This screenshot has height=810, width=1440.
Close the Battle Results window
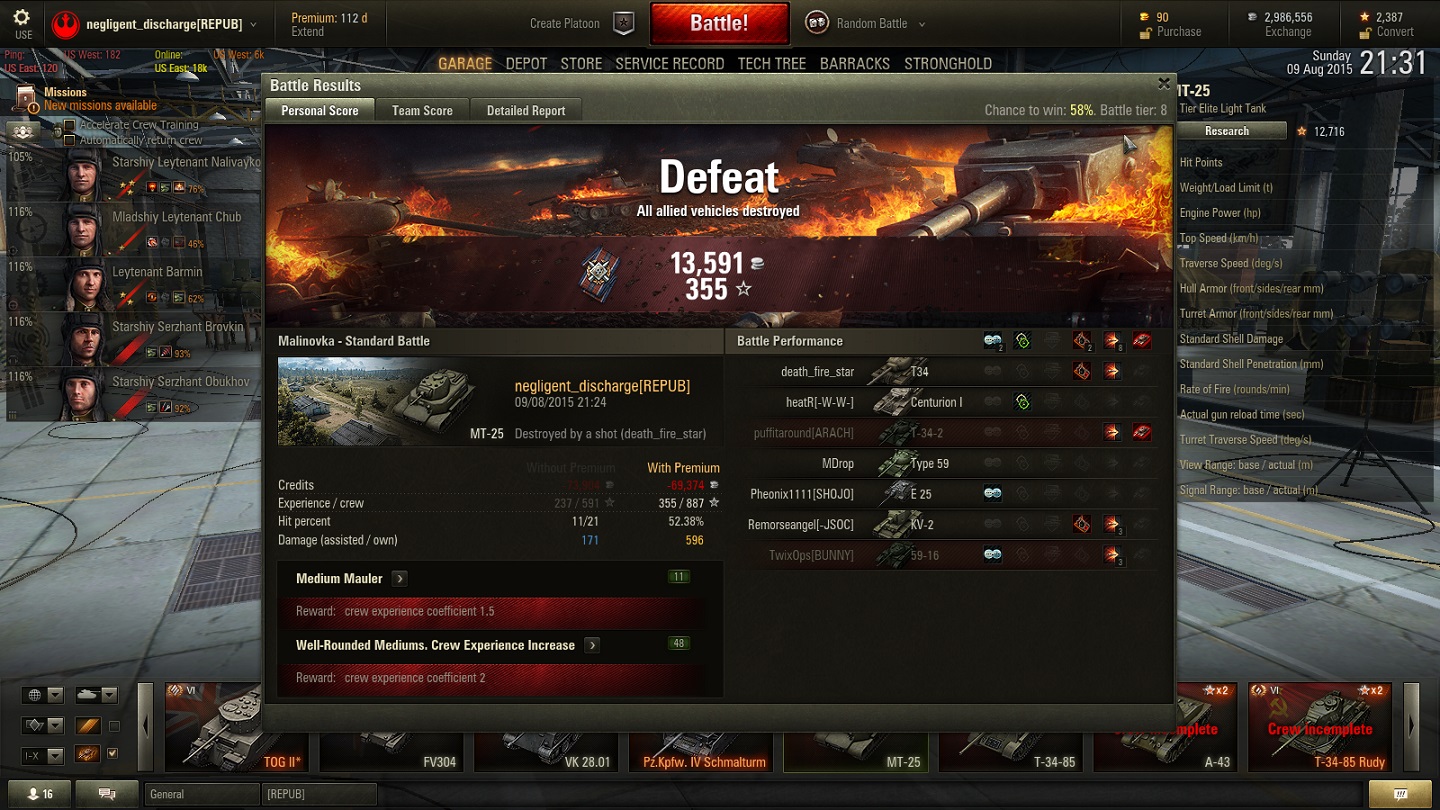1163,84
